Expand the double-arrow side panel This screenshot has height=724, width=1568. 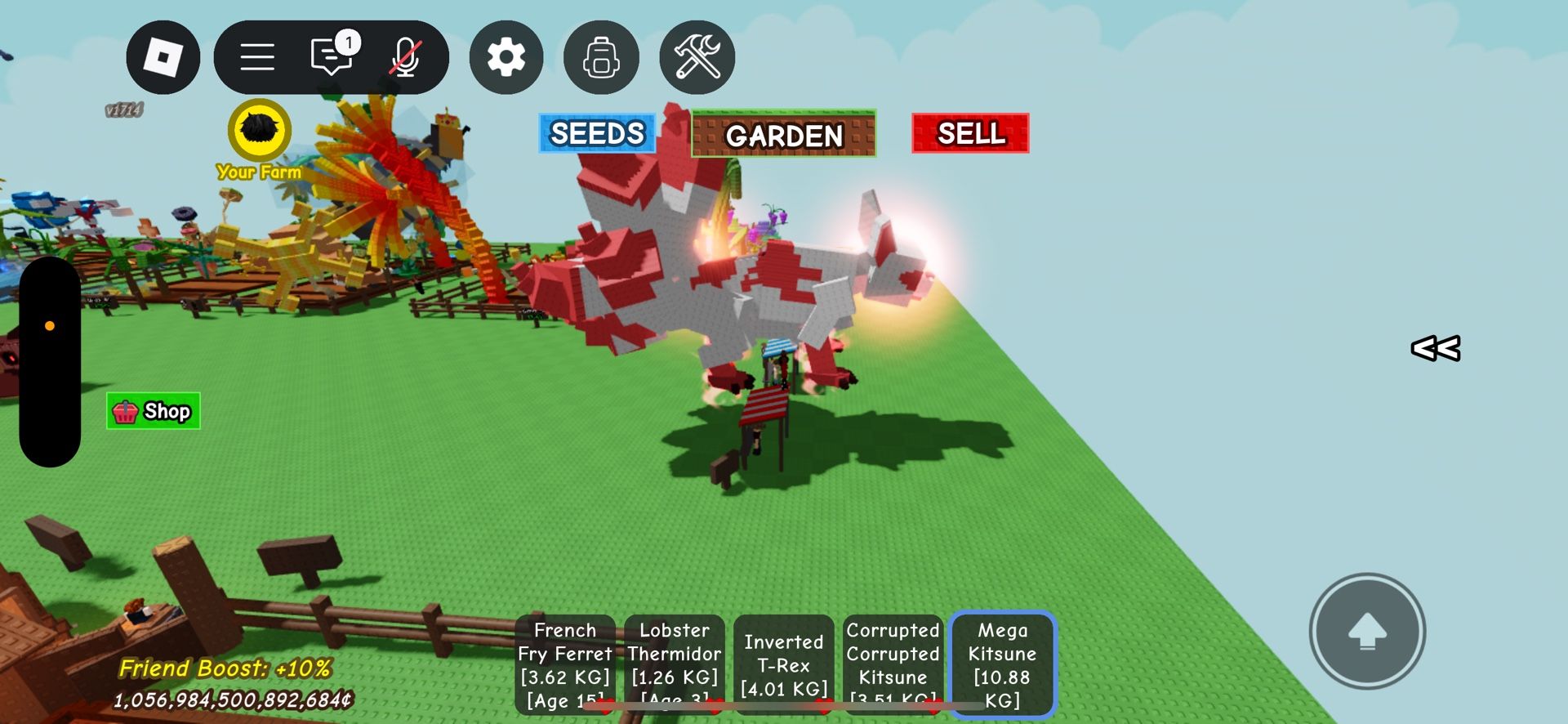(x=1436, y=349)
